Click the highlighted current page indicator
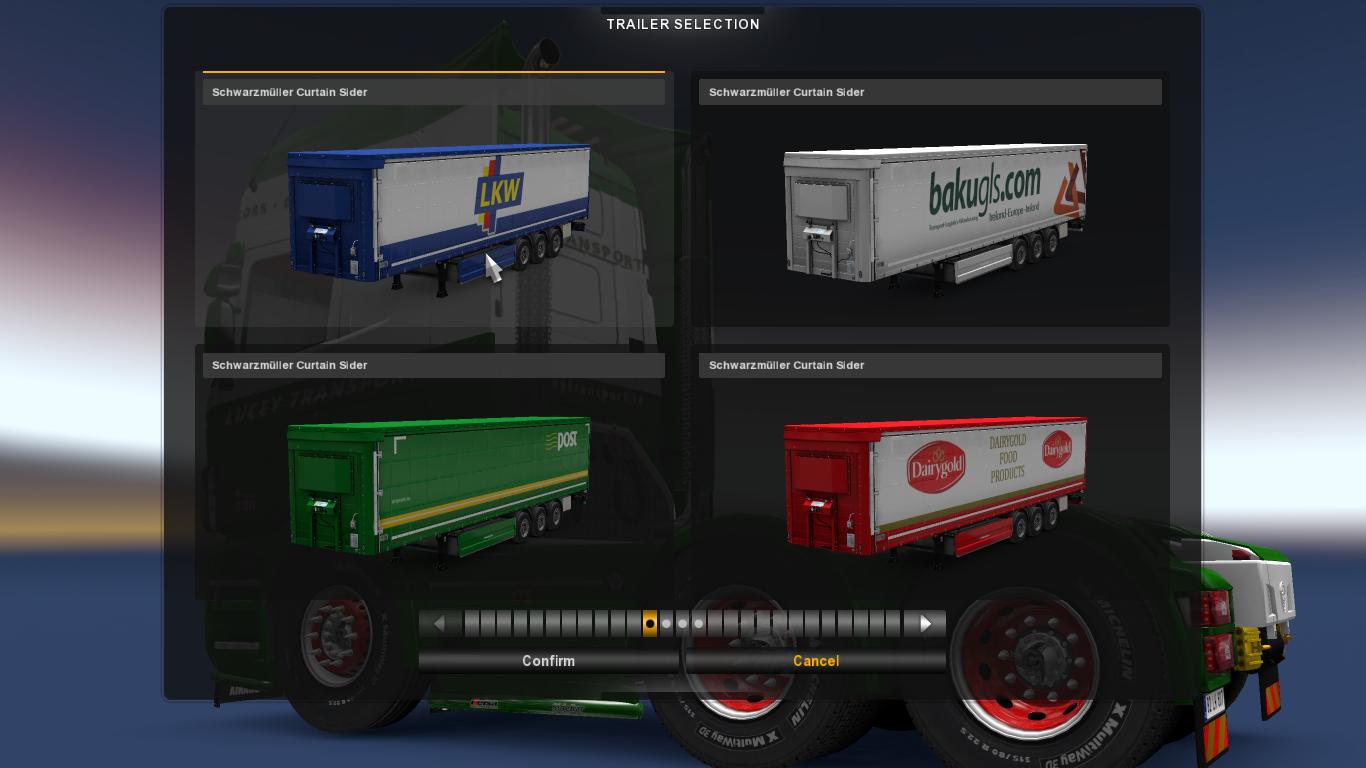Image resolution: width=1366 pixels, height=768 pixels. click(650, 624)
